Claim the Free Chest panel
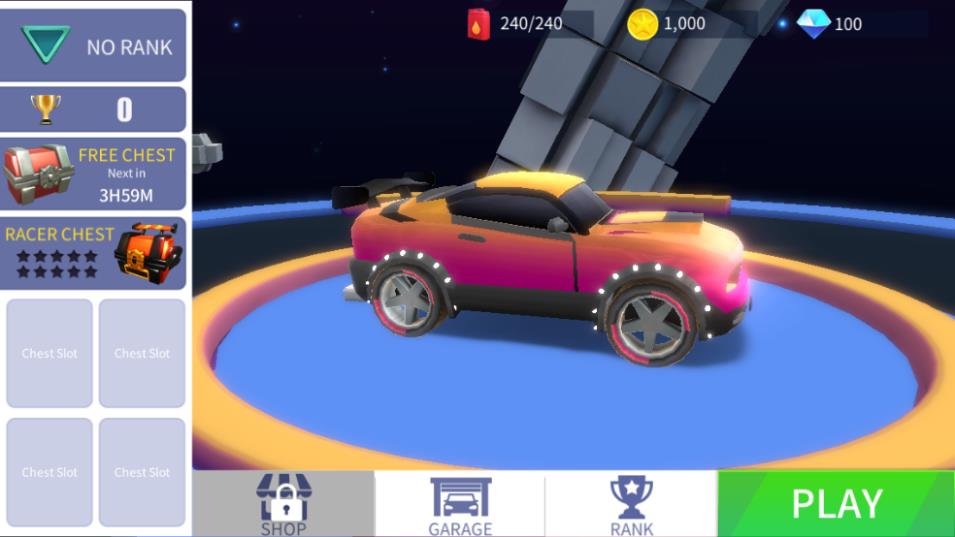 tap(93, 174)
